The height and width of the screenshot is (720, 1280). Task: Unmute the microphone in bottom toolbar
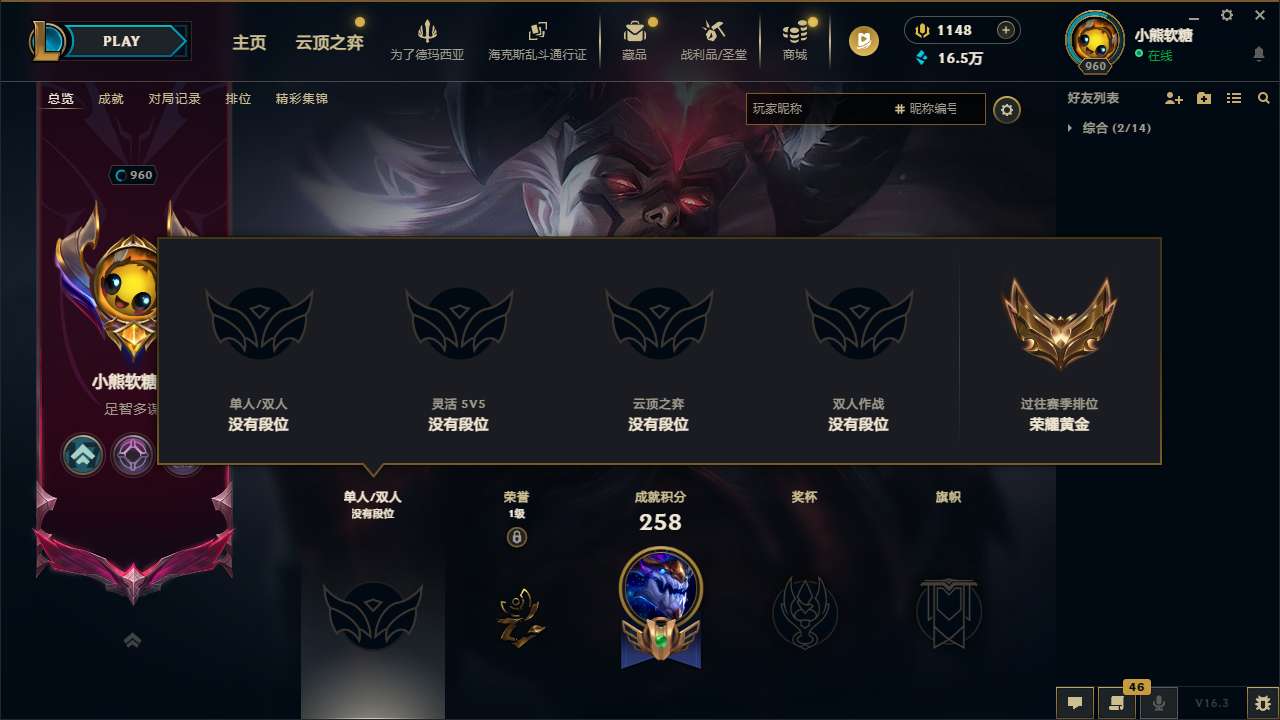pyautogui.click(x=1158, y=703)
